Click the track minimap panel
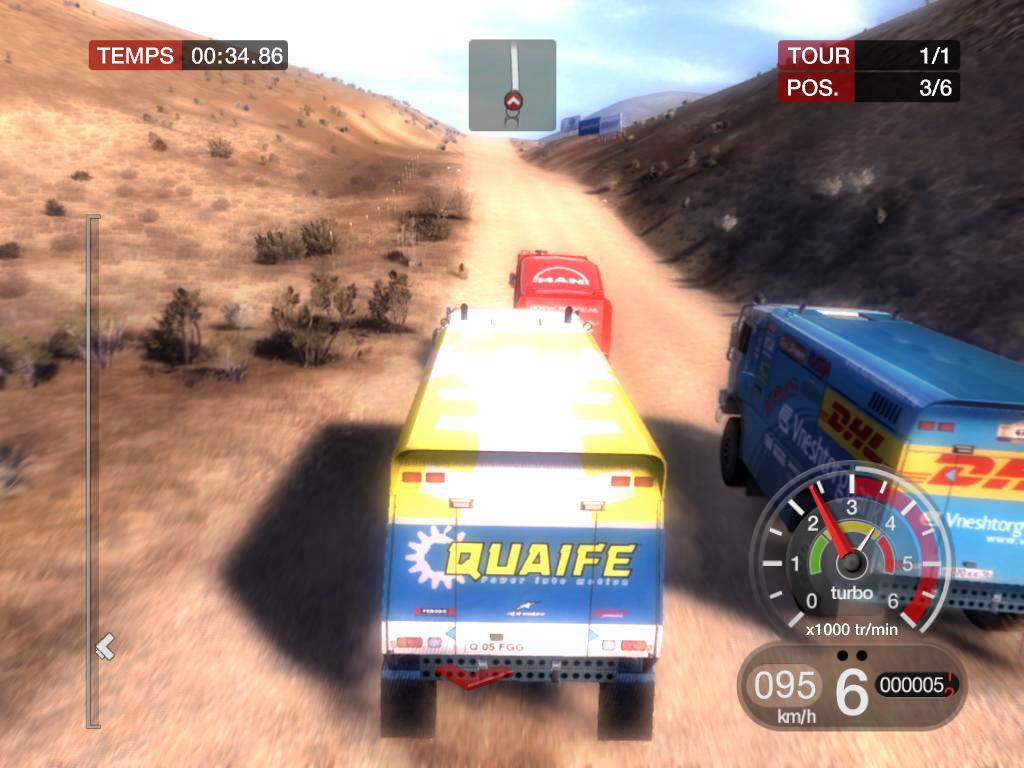 pyautogui.click(x=512, y=85)
